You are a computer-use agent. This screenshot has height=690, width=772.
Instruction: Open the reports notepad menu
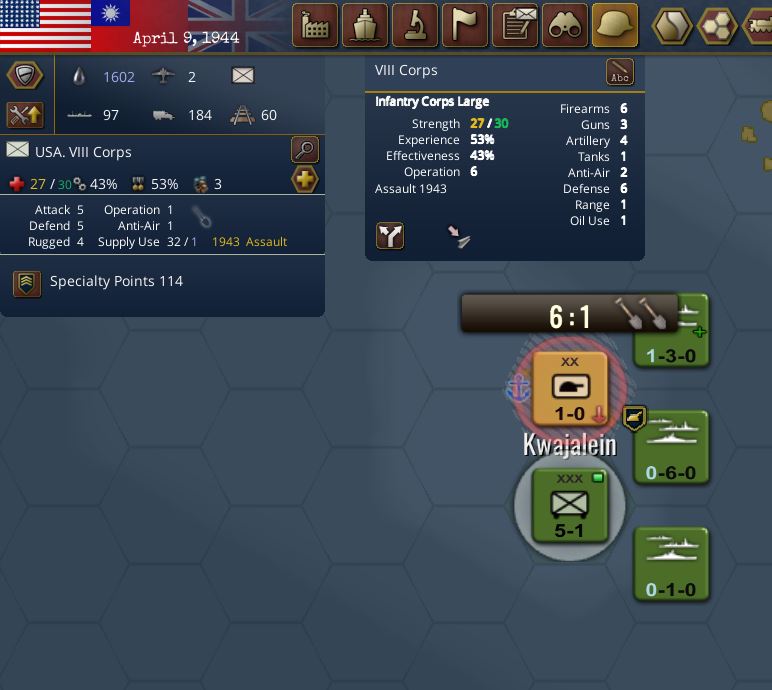coord(516,26)
